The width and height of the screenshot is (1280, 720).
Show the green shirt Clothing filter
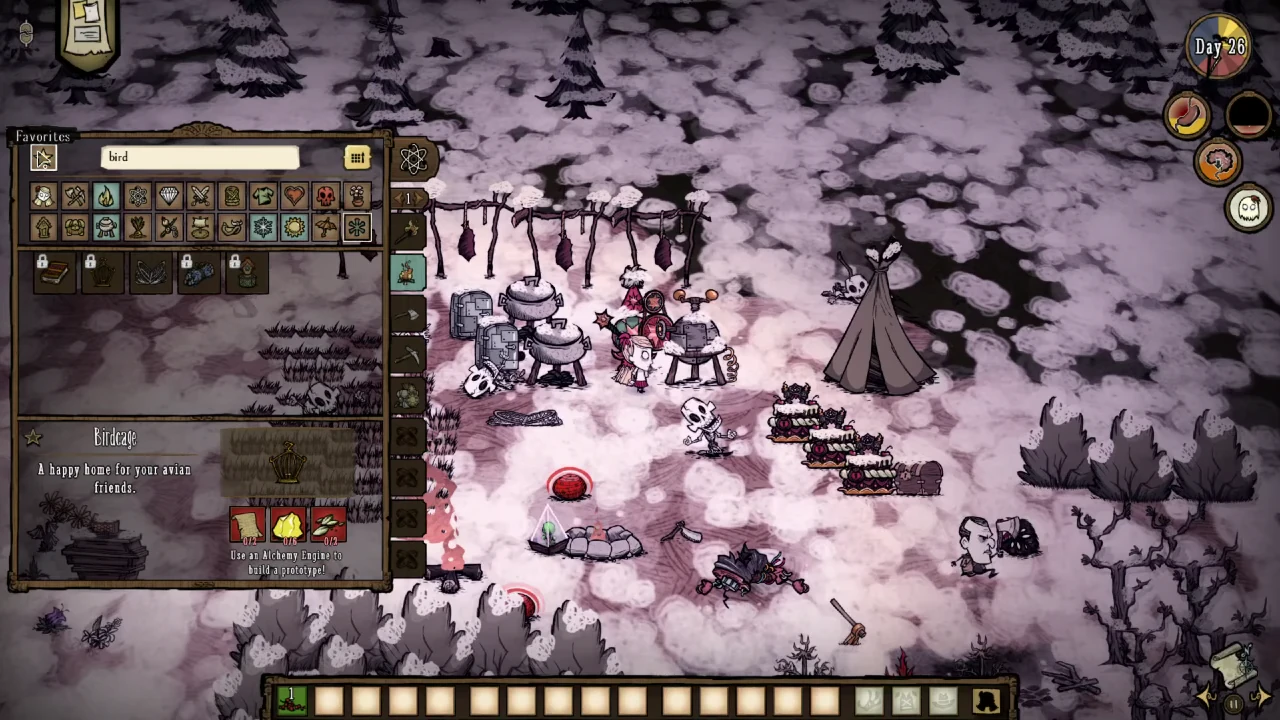(263, 196)
